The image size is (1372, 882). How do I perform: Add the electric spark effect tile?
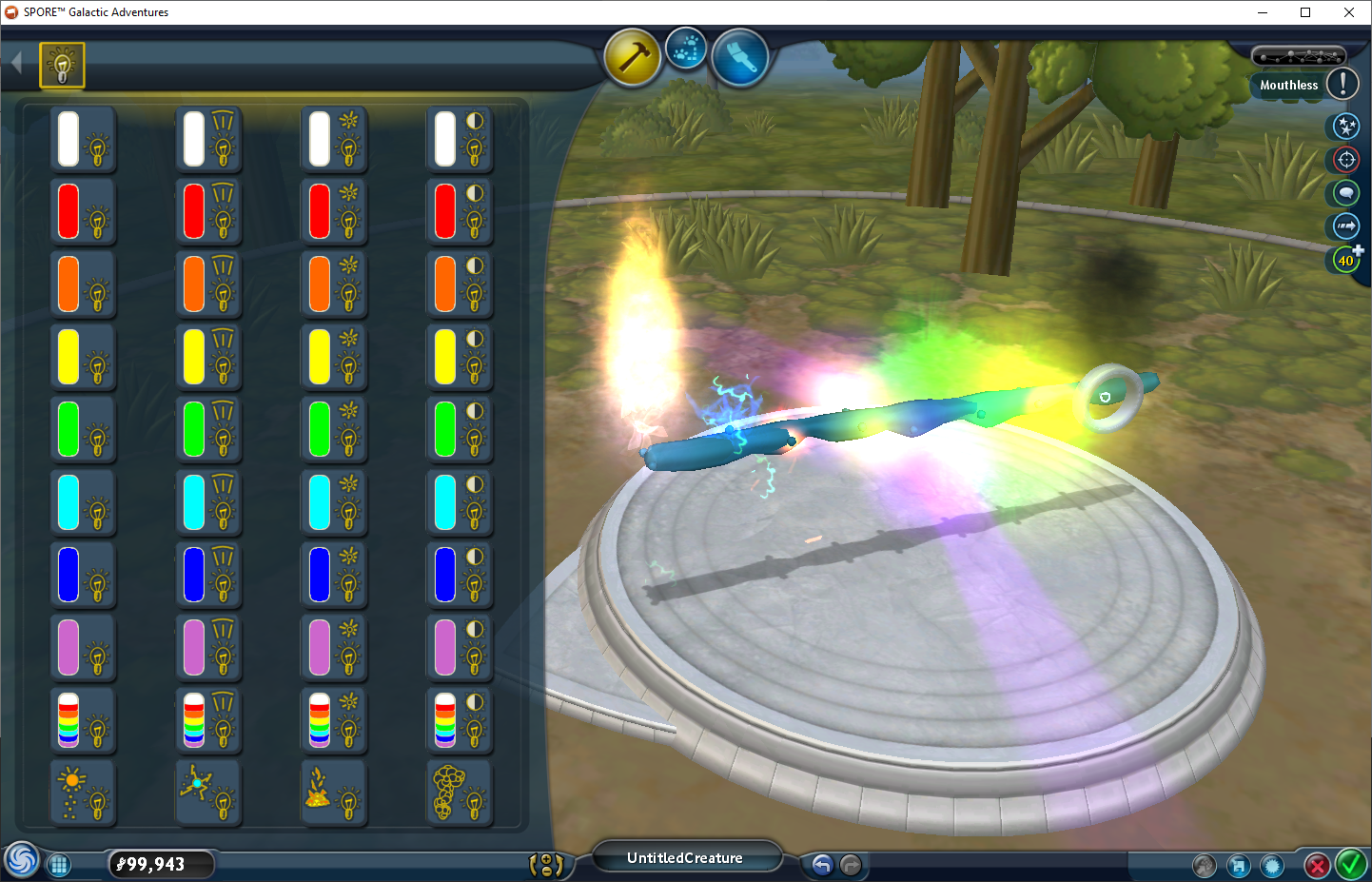(208, 794)
